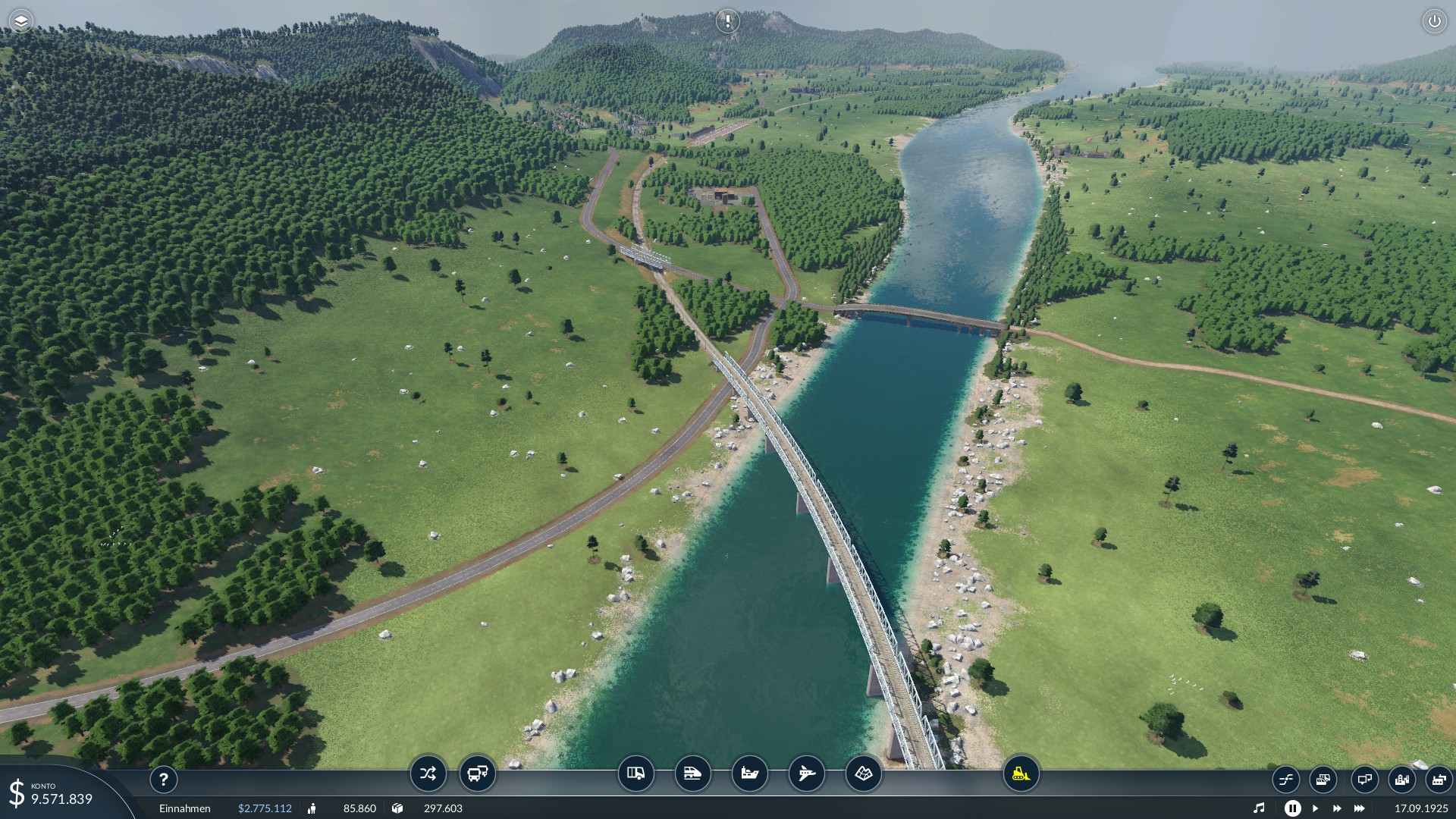The width and height of the screenshot is (1456, 819).
Task: Open the power button game menu
Action: [1434, 21]
